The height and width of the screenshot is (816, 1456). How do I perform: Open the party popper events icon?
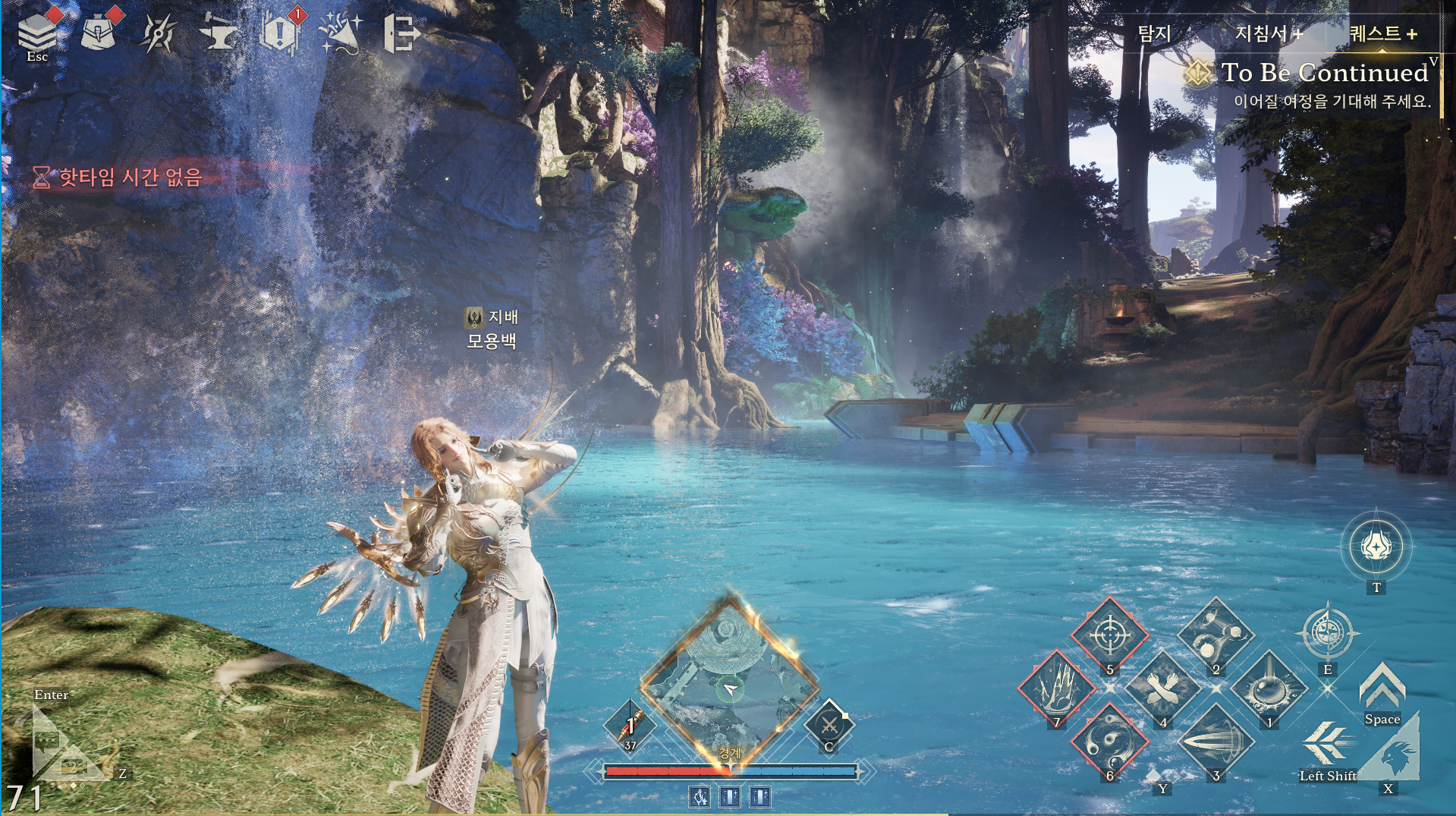(340, 33)
